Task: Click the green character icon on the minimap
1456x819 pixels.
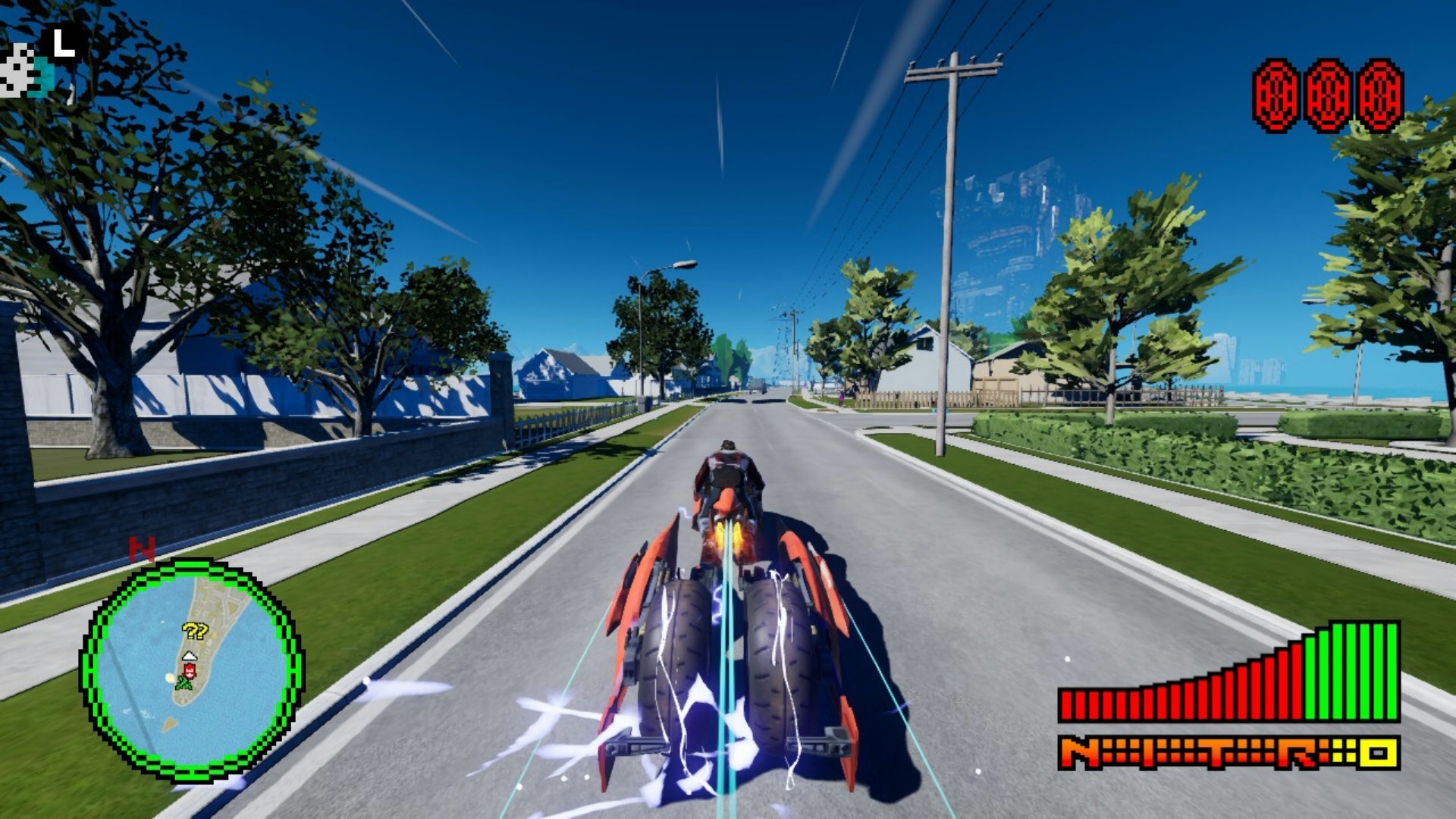Action: click(x=184, y=682)
